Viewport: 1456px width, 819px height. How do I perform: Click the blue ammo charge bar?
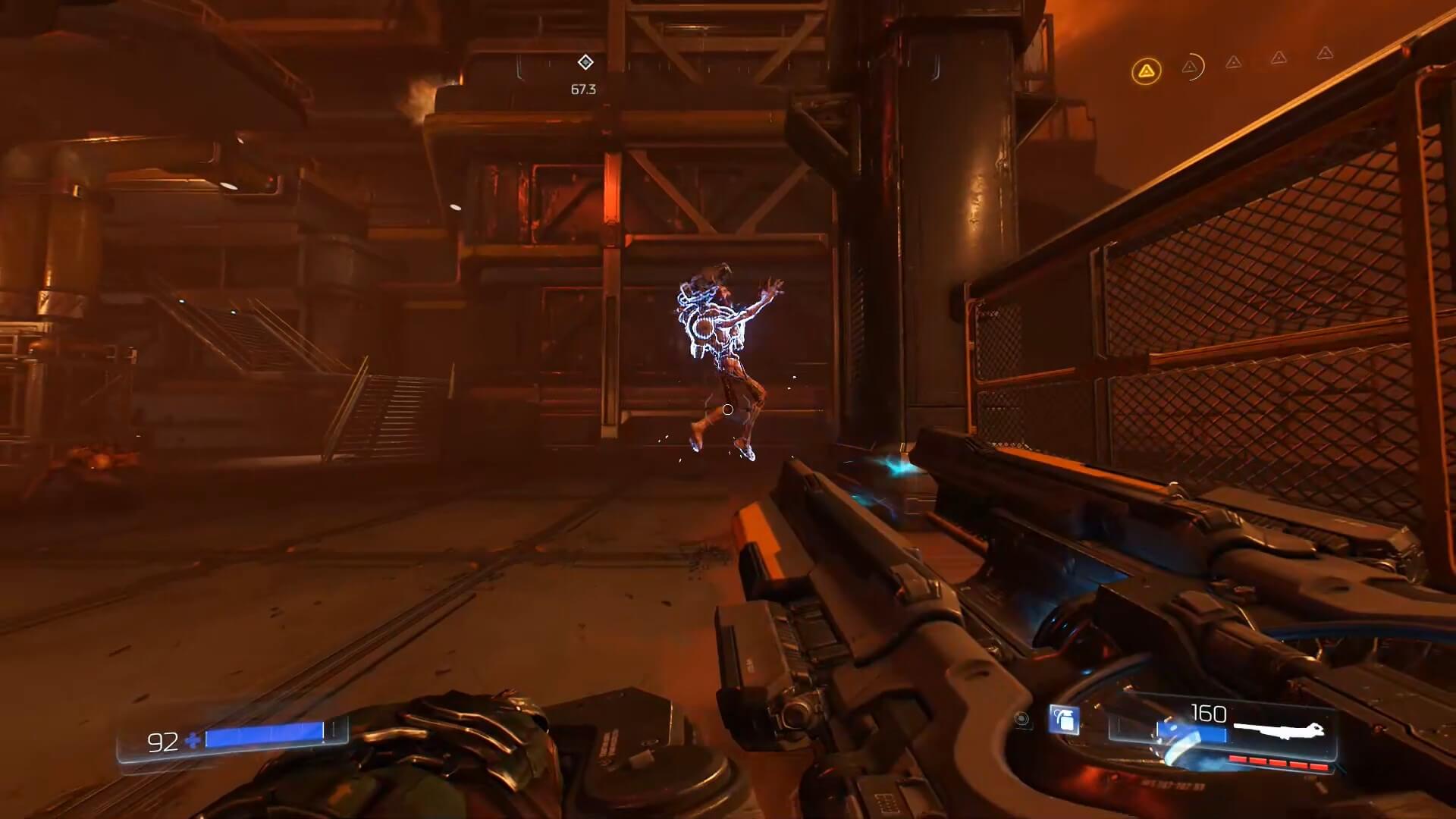(x=1194, y=733)
